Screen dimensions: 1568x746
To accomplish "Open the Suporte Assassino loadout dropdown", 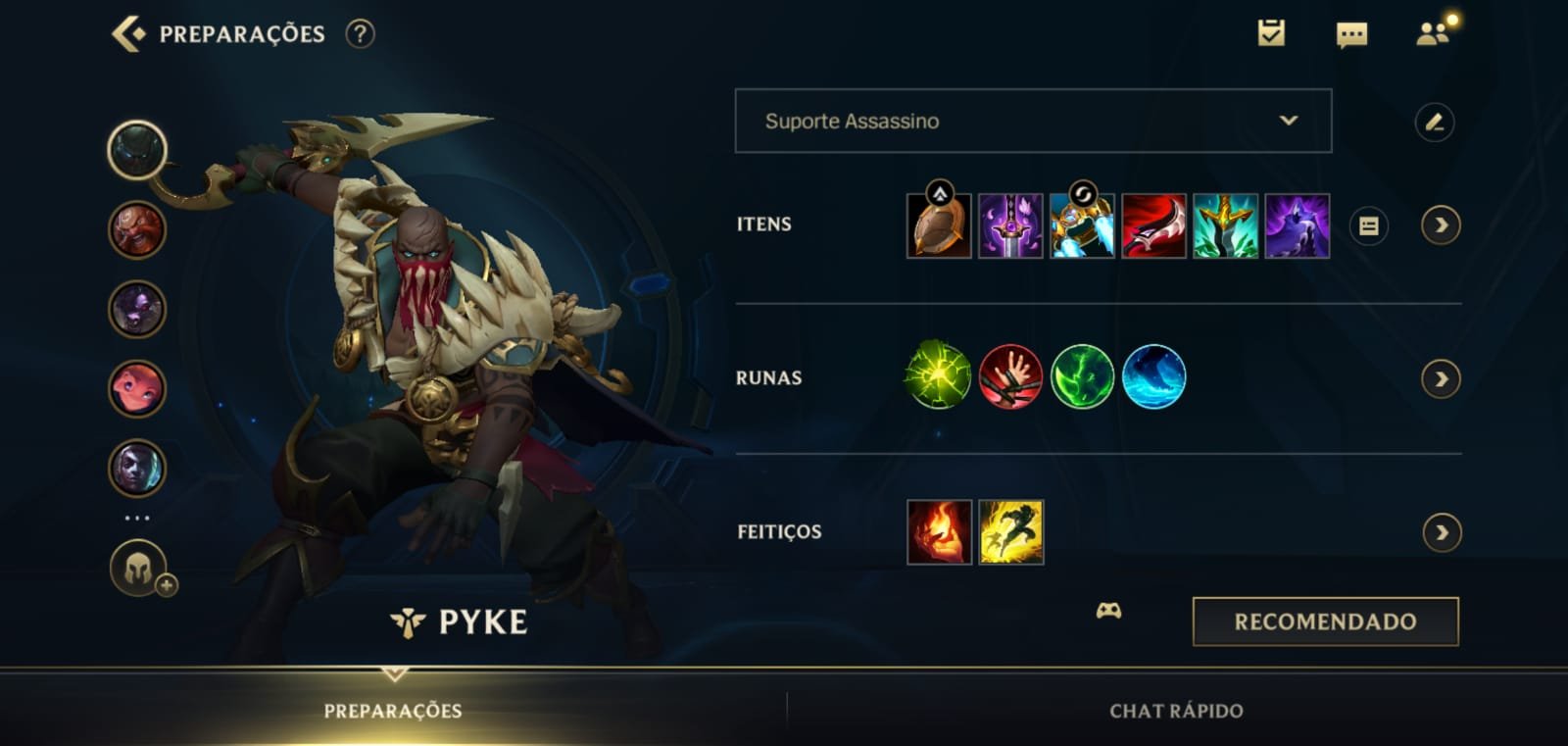I will 1032,121.
